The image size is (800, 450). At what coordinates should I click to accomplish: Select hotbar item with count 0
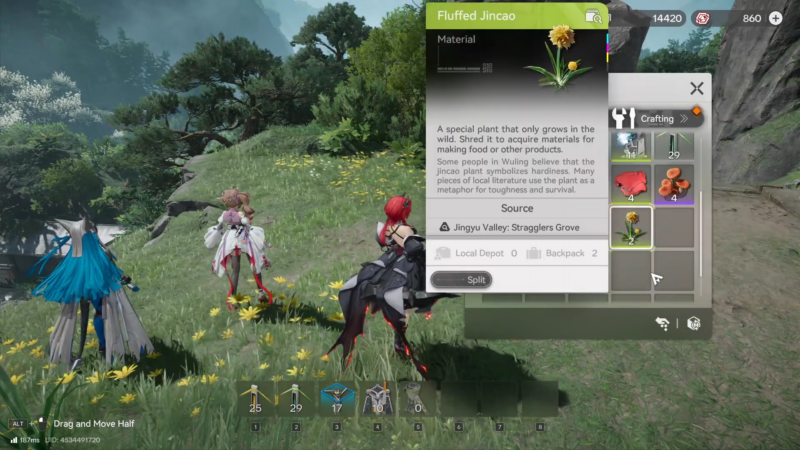coord(417,399)
